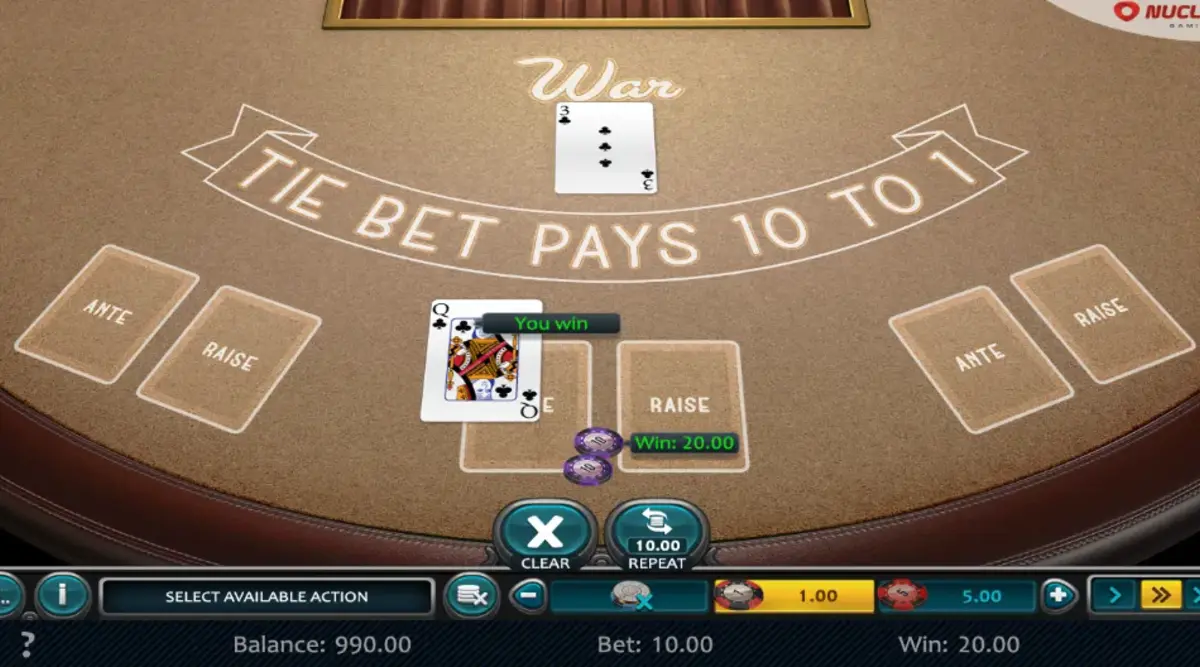Select the chip removal tool
This screenshot has height=667, width=1200.
coord(630,596)
